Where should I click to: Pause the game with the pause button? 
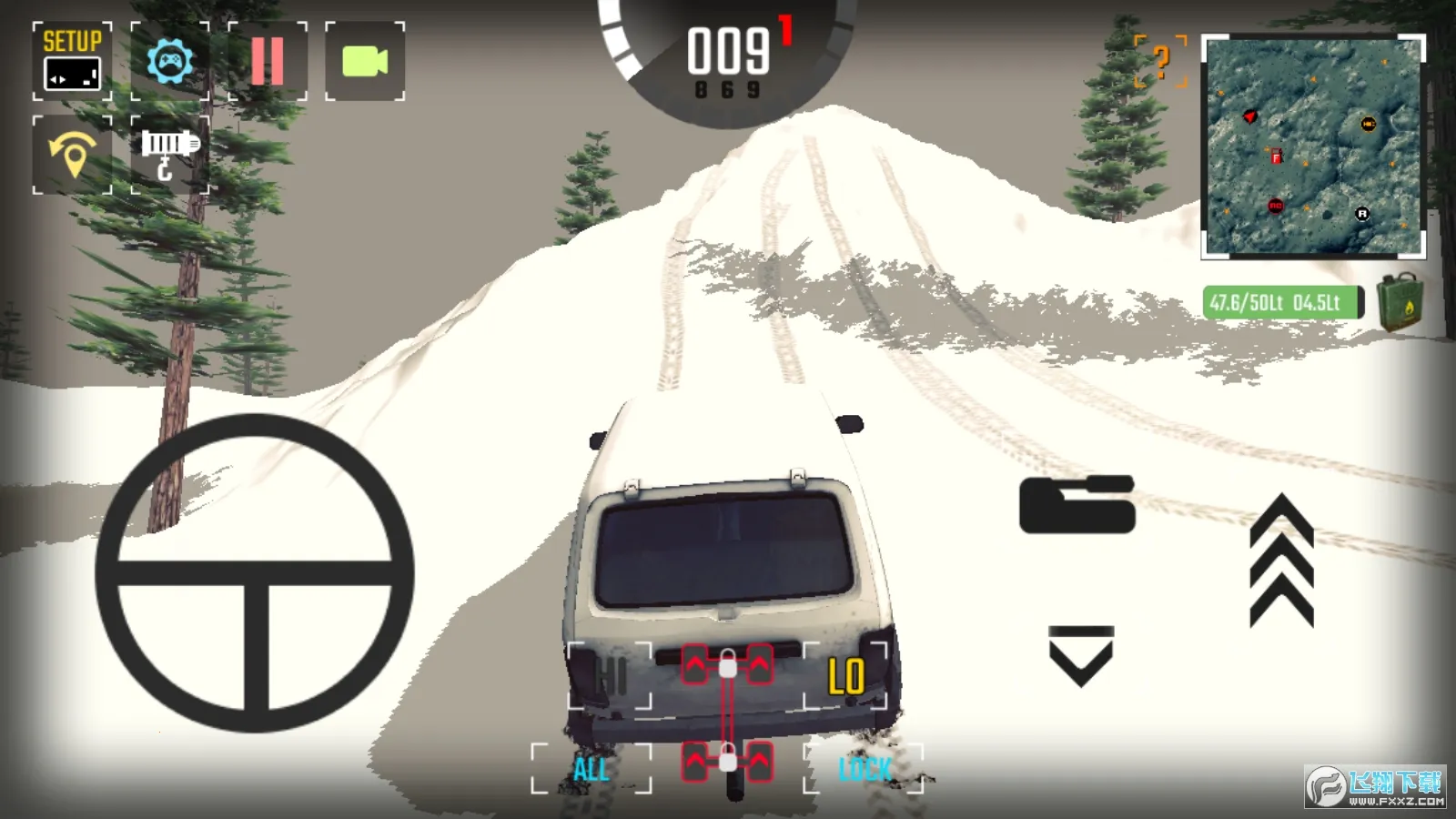pos(268,61)
